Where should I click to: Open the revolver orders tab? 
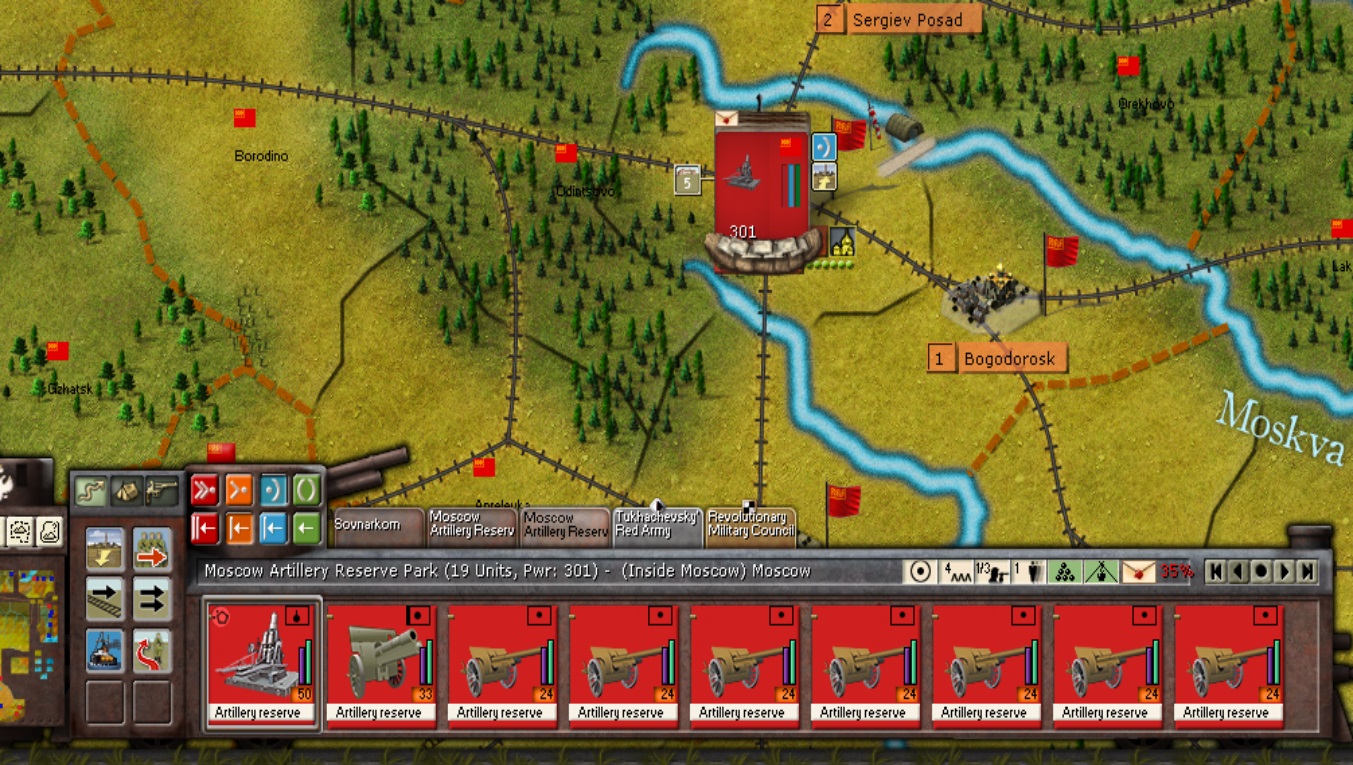(x=161, y=491)
